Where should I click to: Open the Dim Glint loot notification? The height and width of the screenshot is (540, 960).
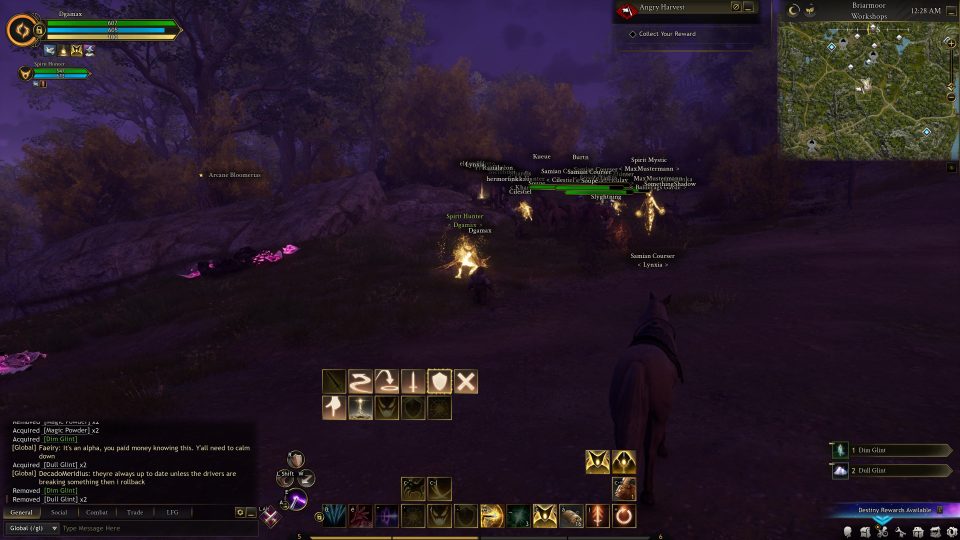pos(891,451)
